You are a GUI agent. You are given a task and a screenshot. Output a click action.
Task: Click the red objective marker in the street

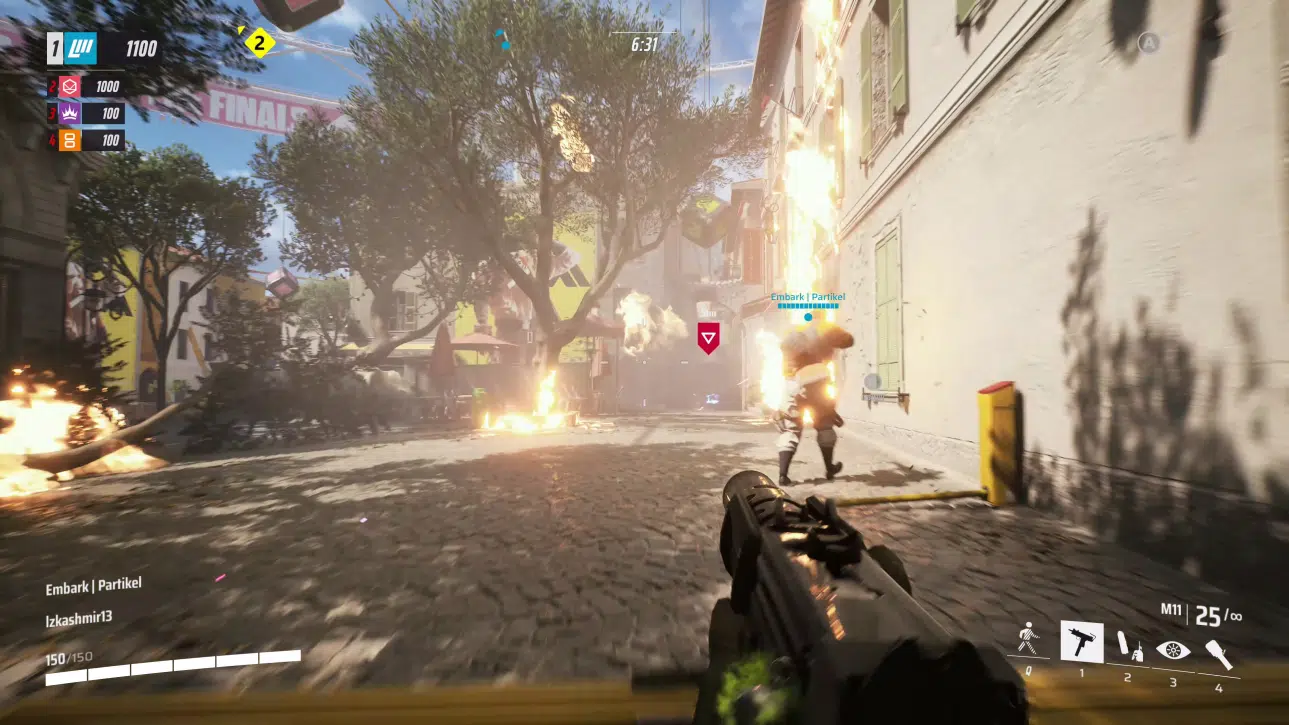click(x=710, y=338)
